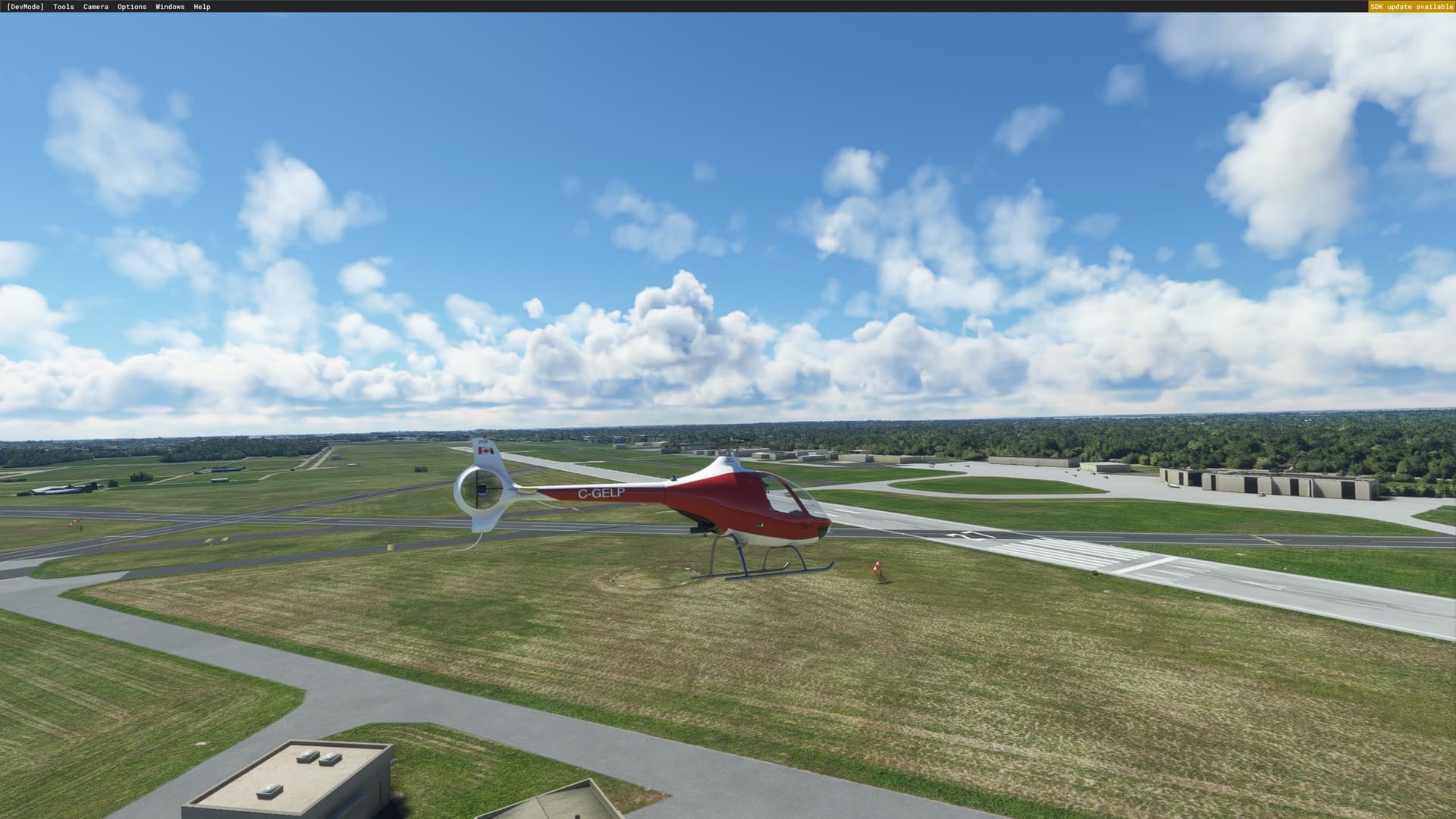This screenshot has width=1456, height=819.
Task: Open the Camera menu
Action: (x=96, y=7)
